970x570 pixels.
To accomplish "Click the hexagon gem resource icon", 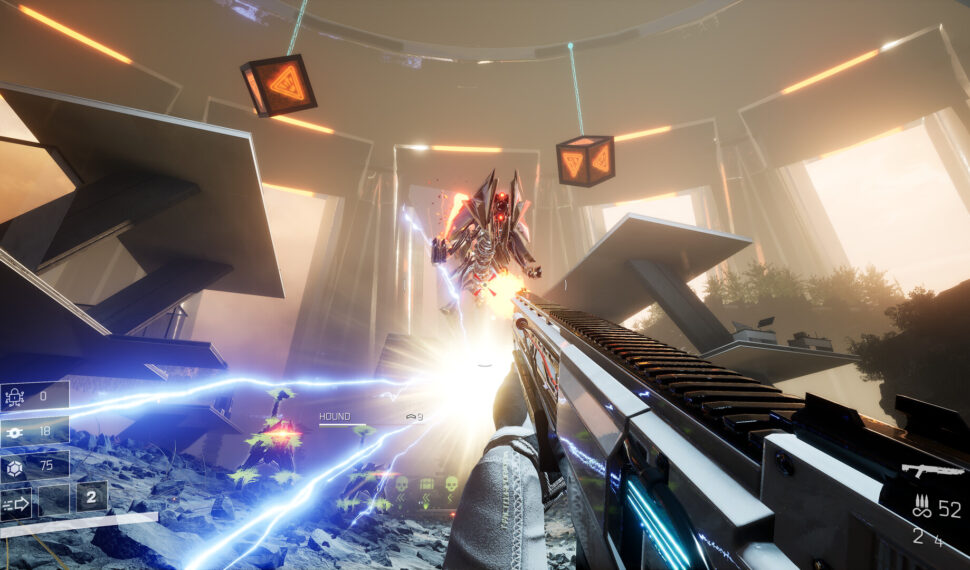I will point(16,465).
